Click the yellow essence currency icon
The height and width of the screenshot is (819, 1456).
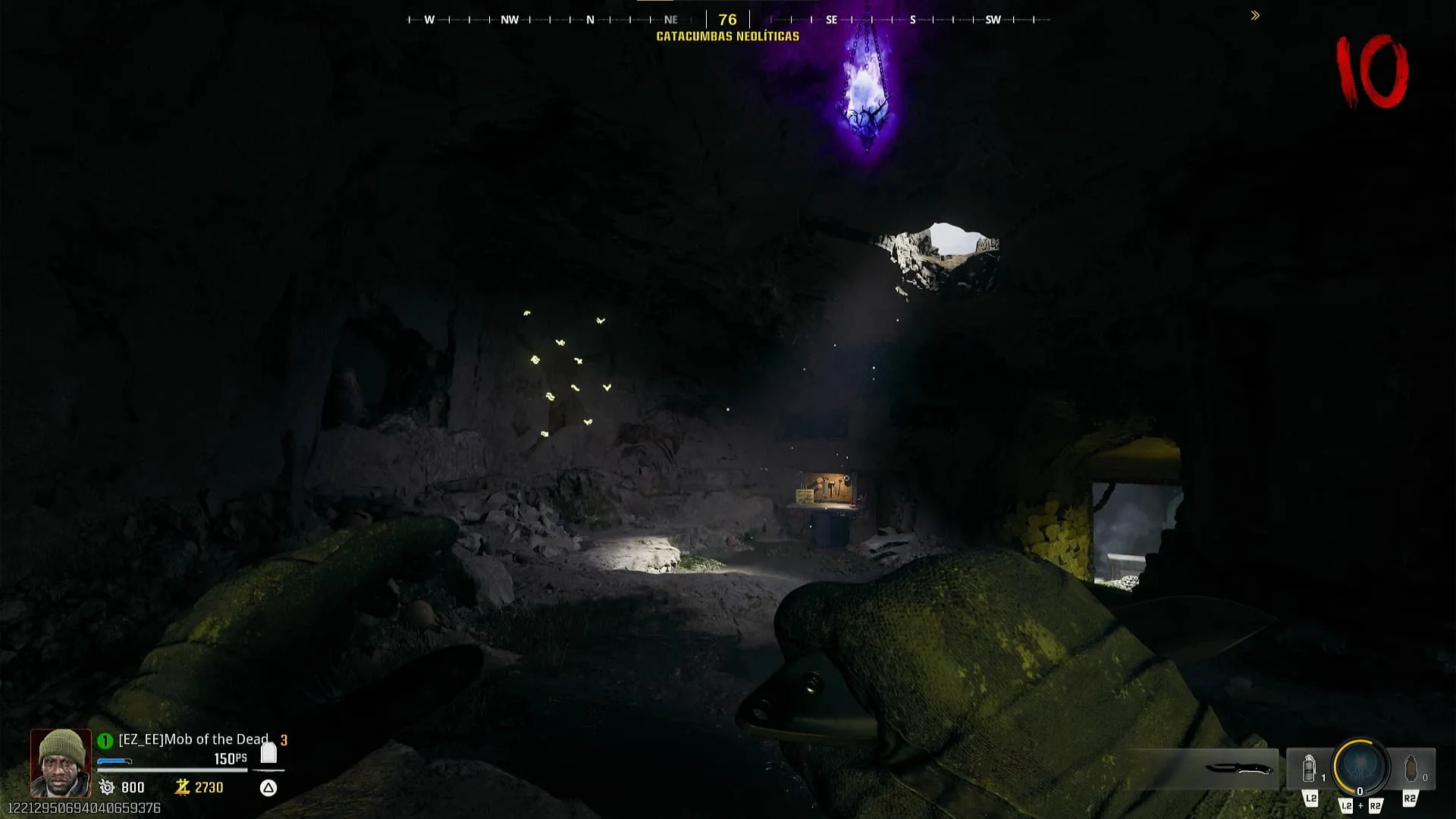(x=182, y=787)
